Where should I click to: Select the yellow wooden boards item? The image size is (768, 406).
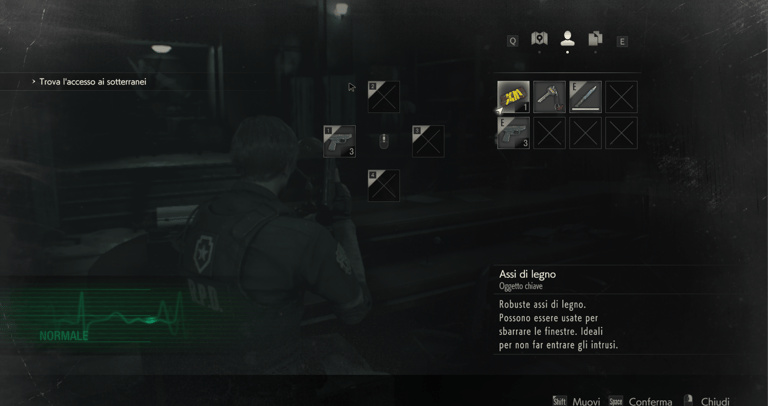[x=513, y=97]
